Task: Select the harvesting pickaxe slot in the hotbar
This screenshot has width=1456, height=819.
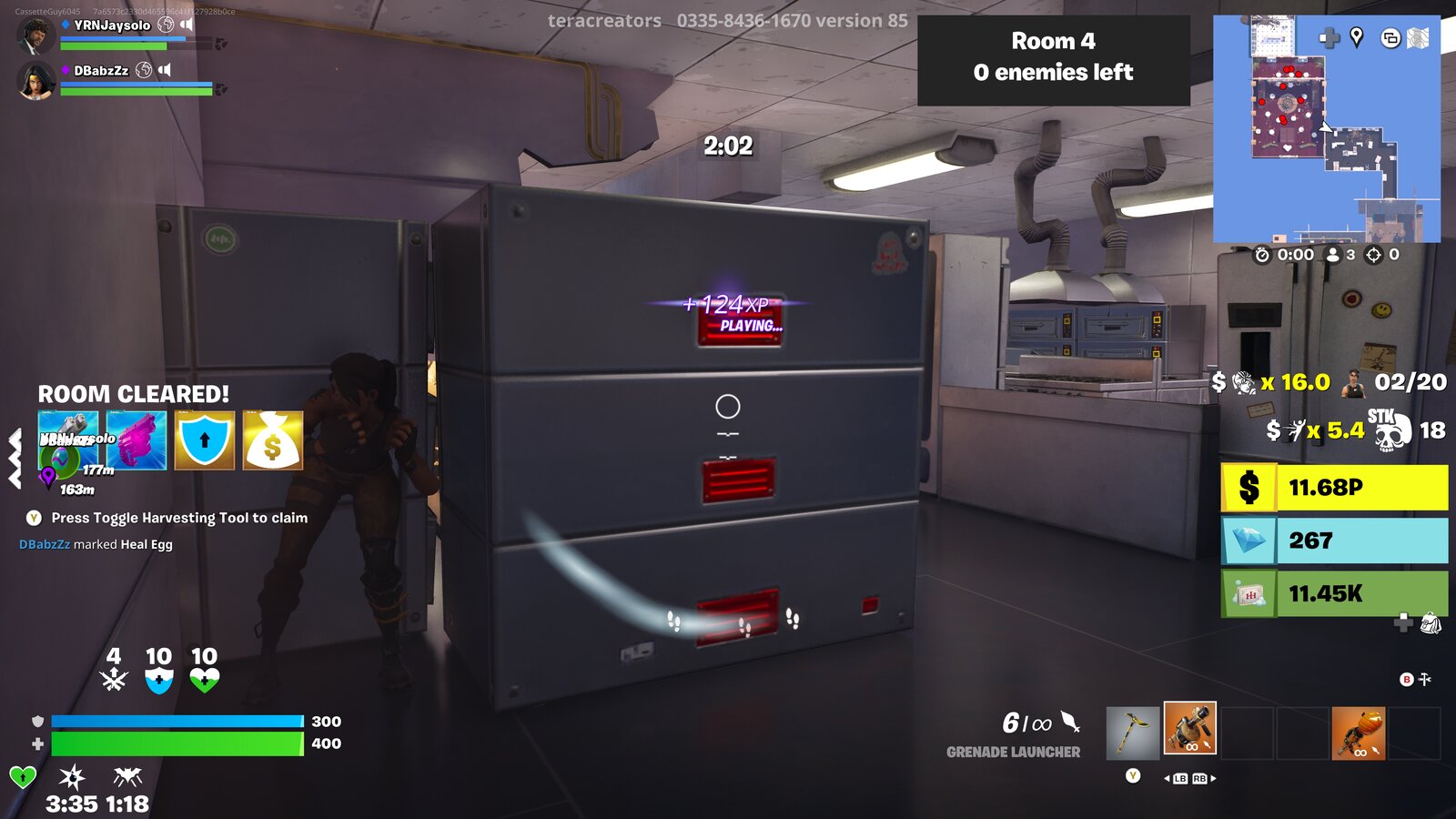Action: pos(1132,733)
